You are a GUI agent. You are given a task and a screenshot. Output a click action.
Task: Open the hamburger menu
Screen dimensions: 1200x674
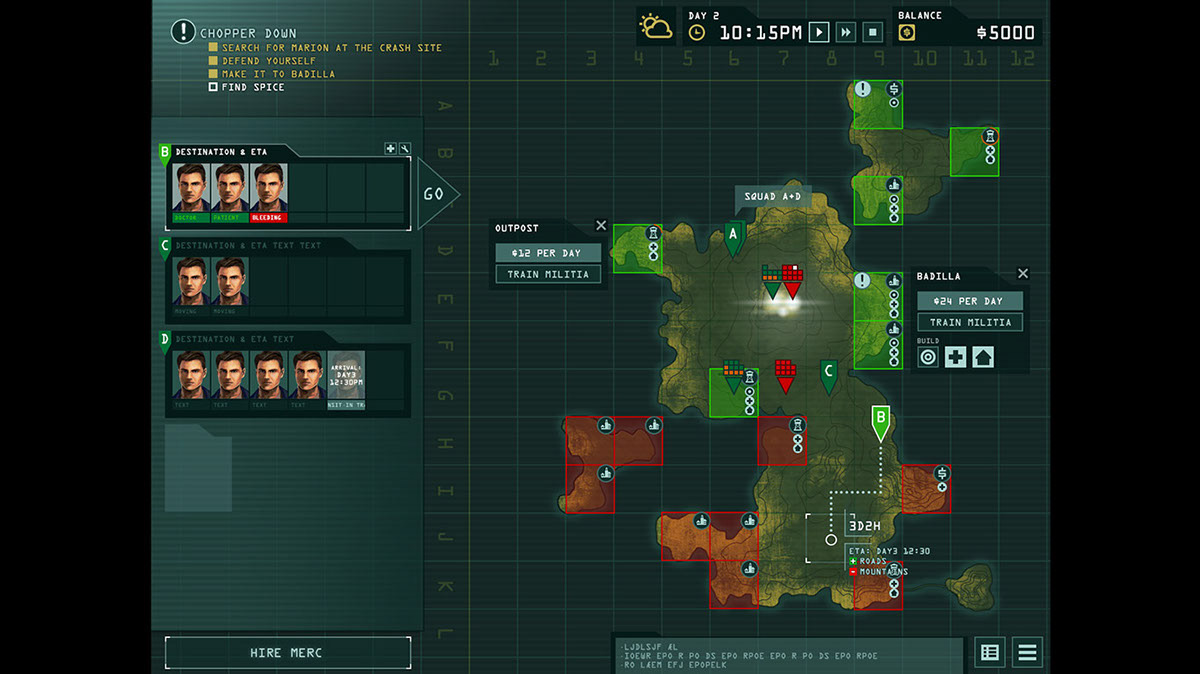[1027, 653]
